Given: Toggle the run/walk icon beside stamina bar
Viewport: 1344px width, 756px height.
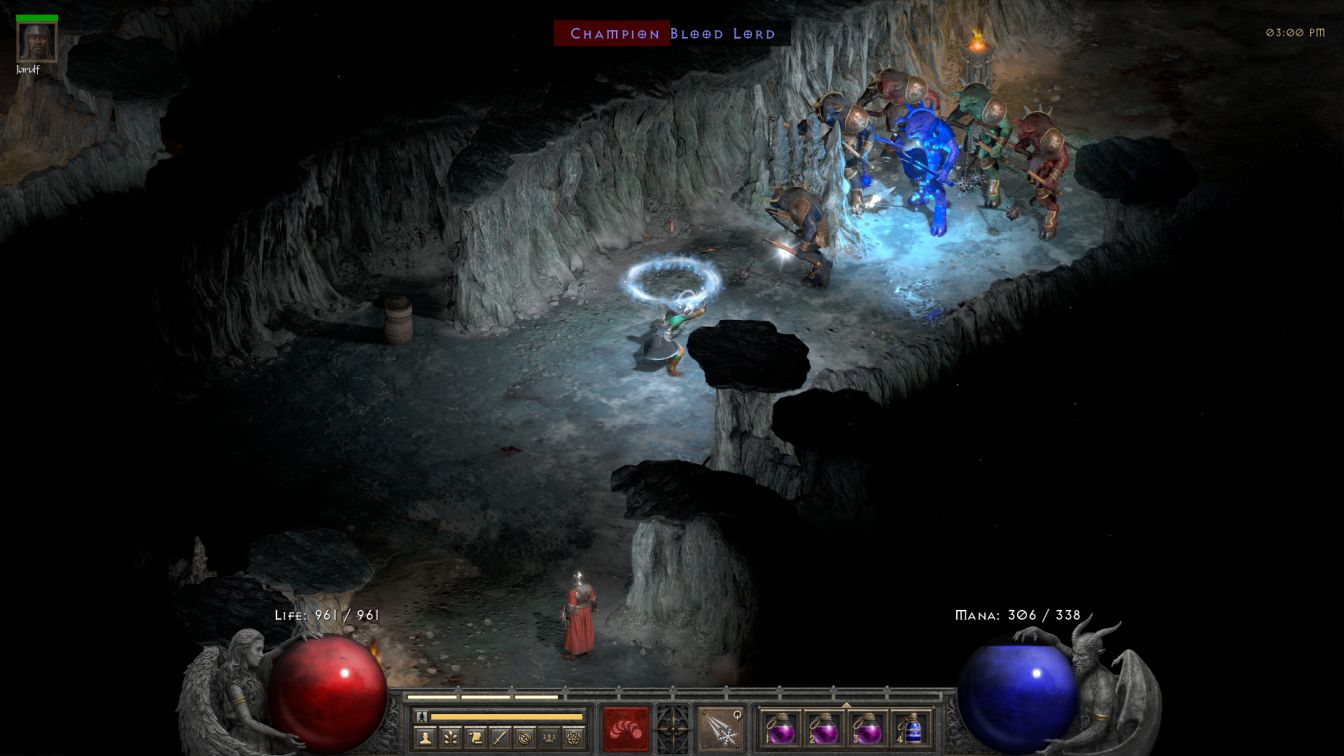Looking at the screenshot, I should [422, 716].
